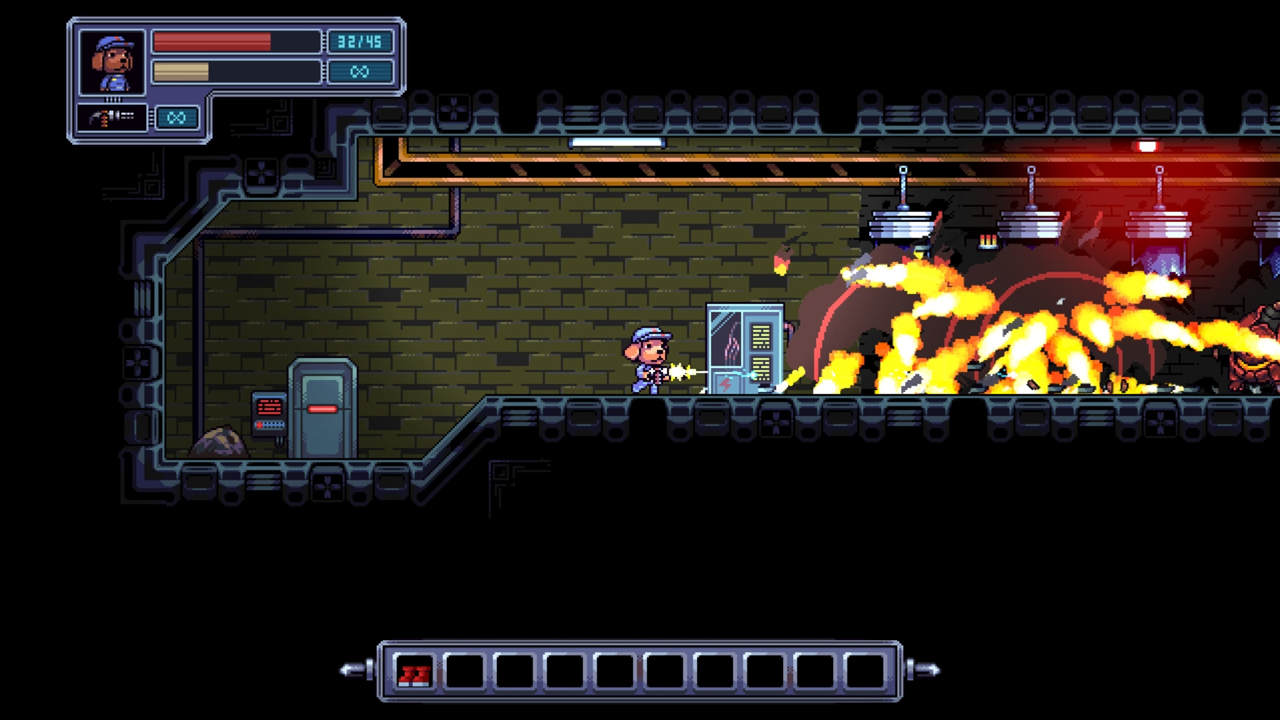The height and width of the screenshot is (720, 1280).
Task: Toggle the red alarm light on the ceiling
Action: [1146, 147]
